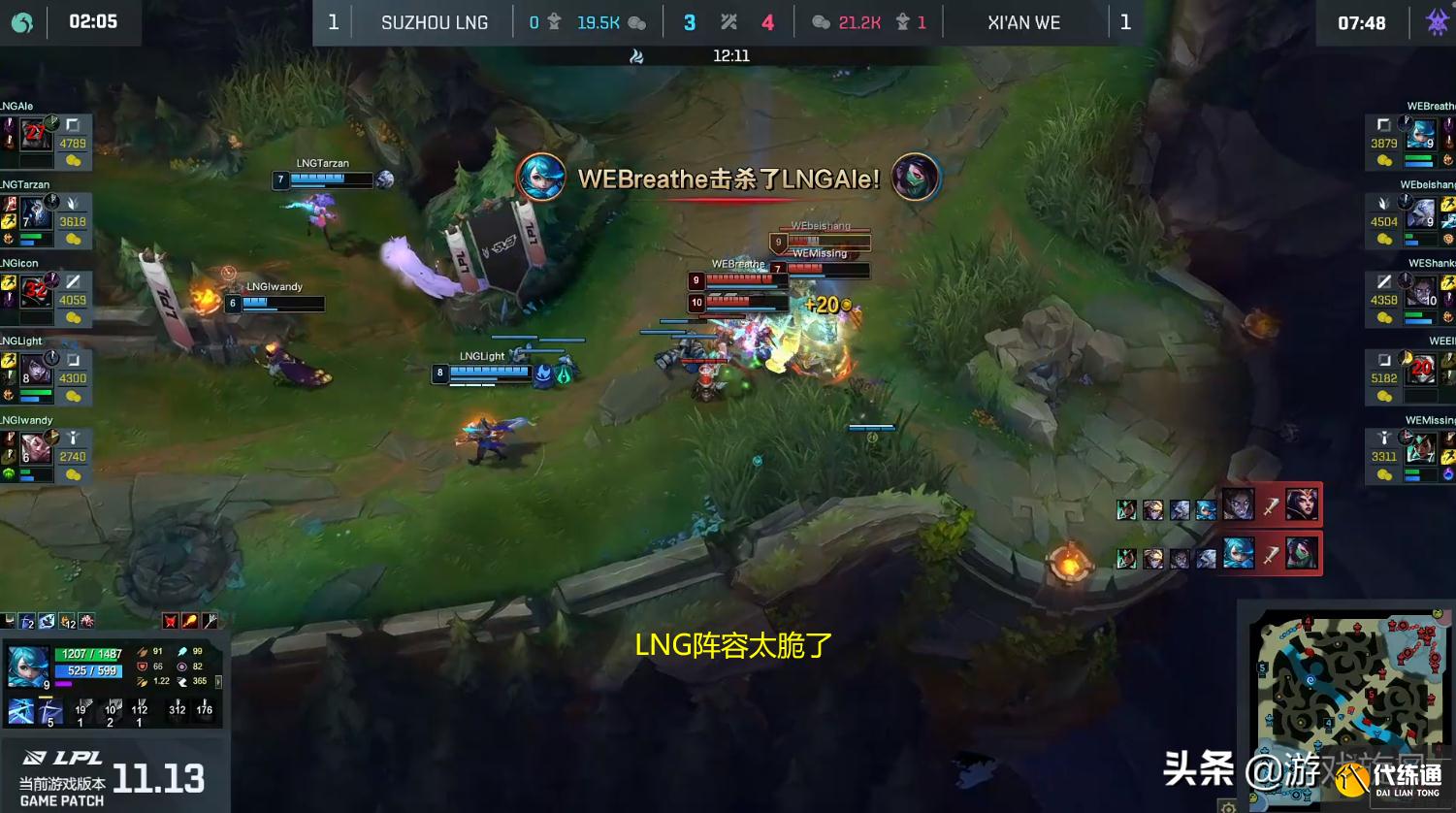This screenshot has height=813, width=1456.
Task: Click the armor shield icon showing 66
Action: point(142,667)
